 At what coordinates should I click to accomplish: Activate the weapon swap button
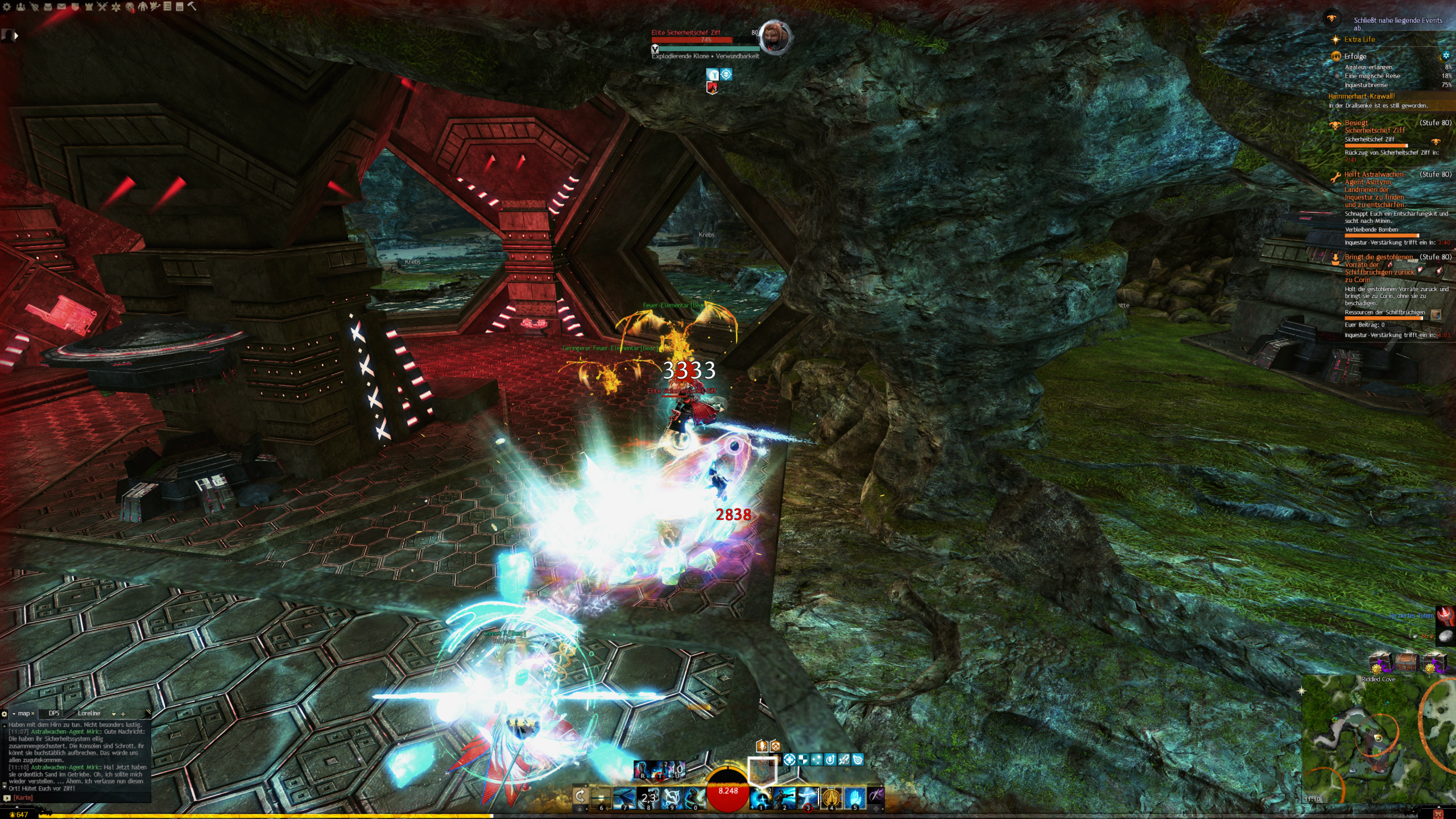pos(580,796)
